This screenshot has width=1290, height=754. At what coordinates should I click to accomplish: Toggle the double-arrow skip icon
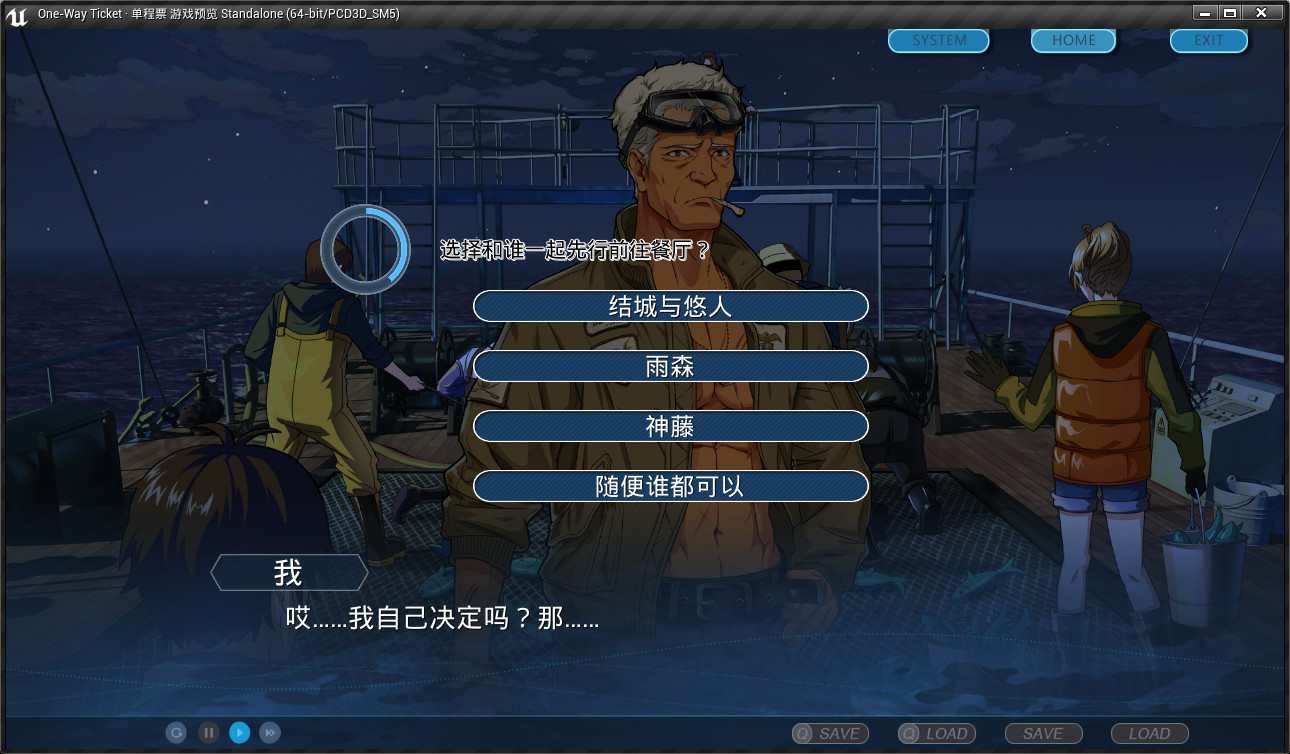coord(269,732)
